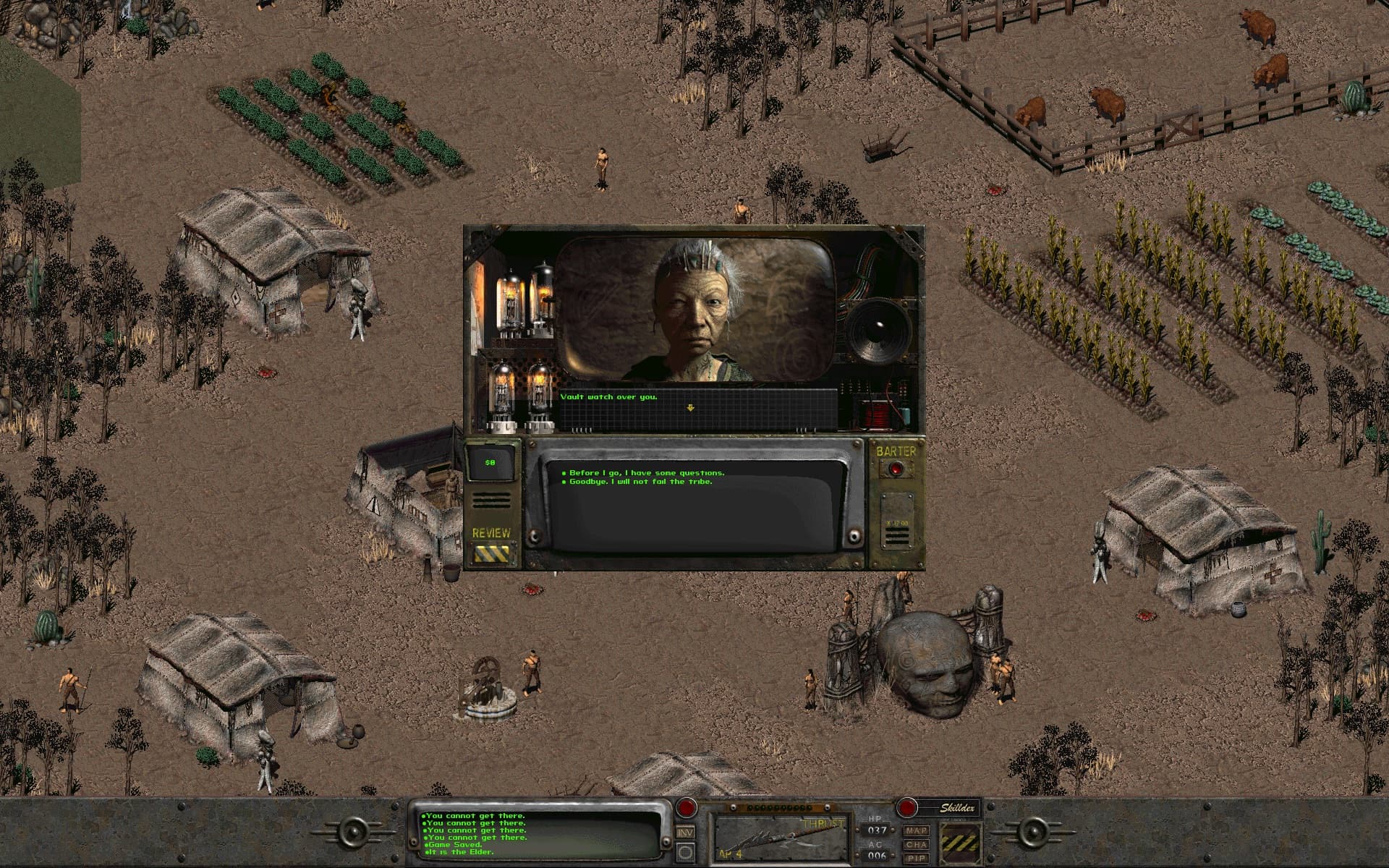Click the red weapon switch button above INV
The width and height of the screenshot is (1389, 868).
tap(686, 807)
